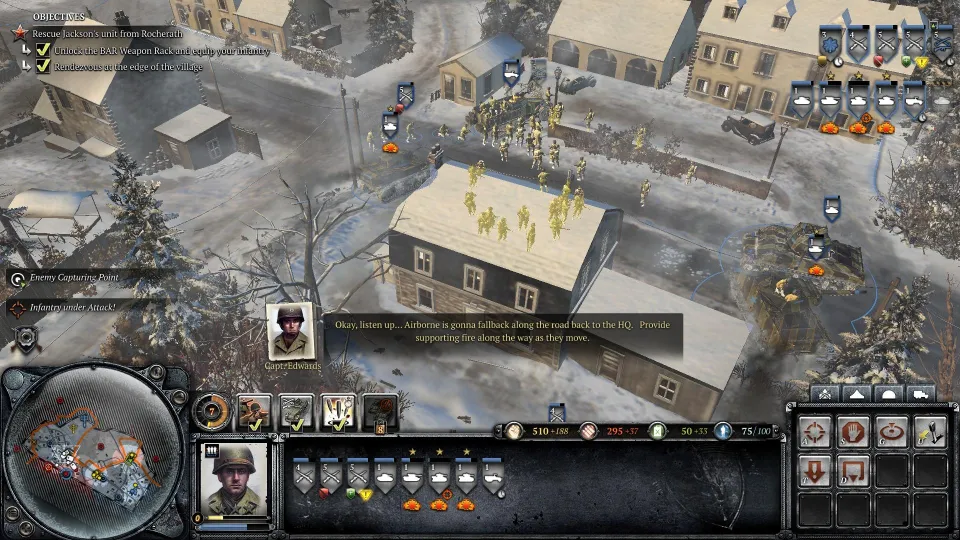Choose the reverse move command icon
Viewport: 960px width, 540px height.
[x=852, y=470]
